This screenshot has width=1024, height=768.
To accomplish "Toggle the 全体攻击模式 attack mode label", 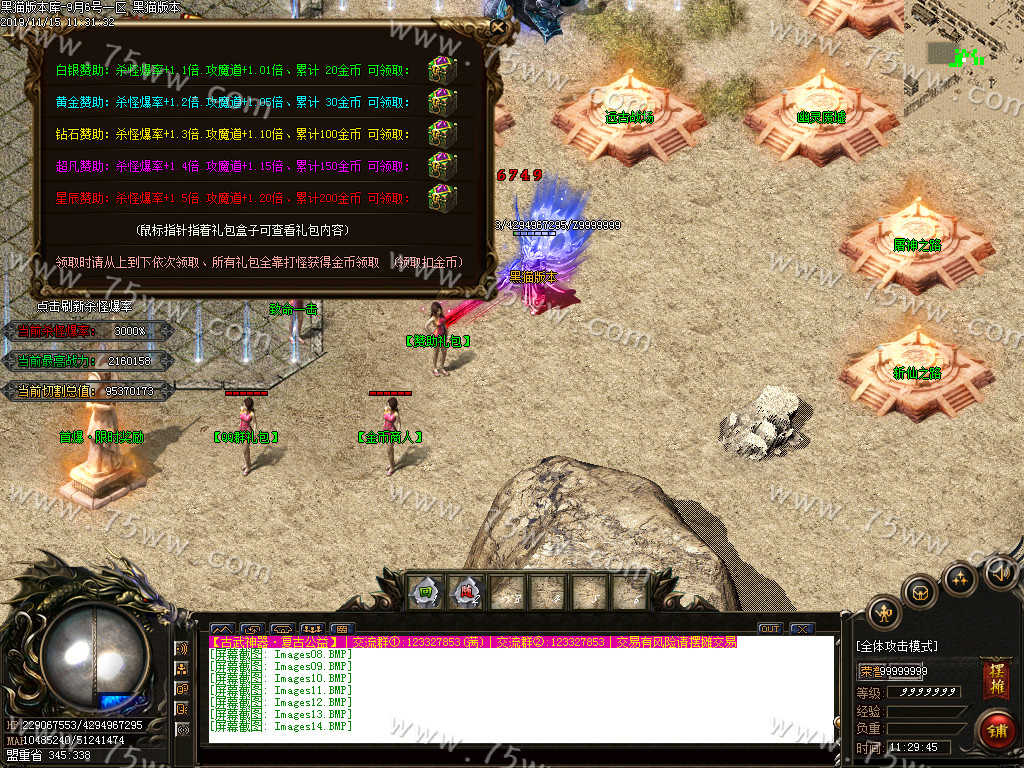I will click(897, 647).
